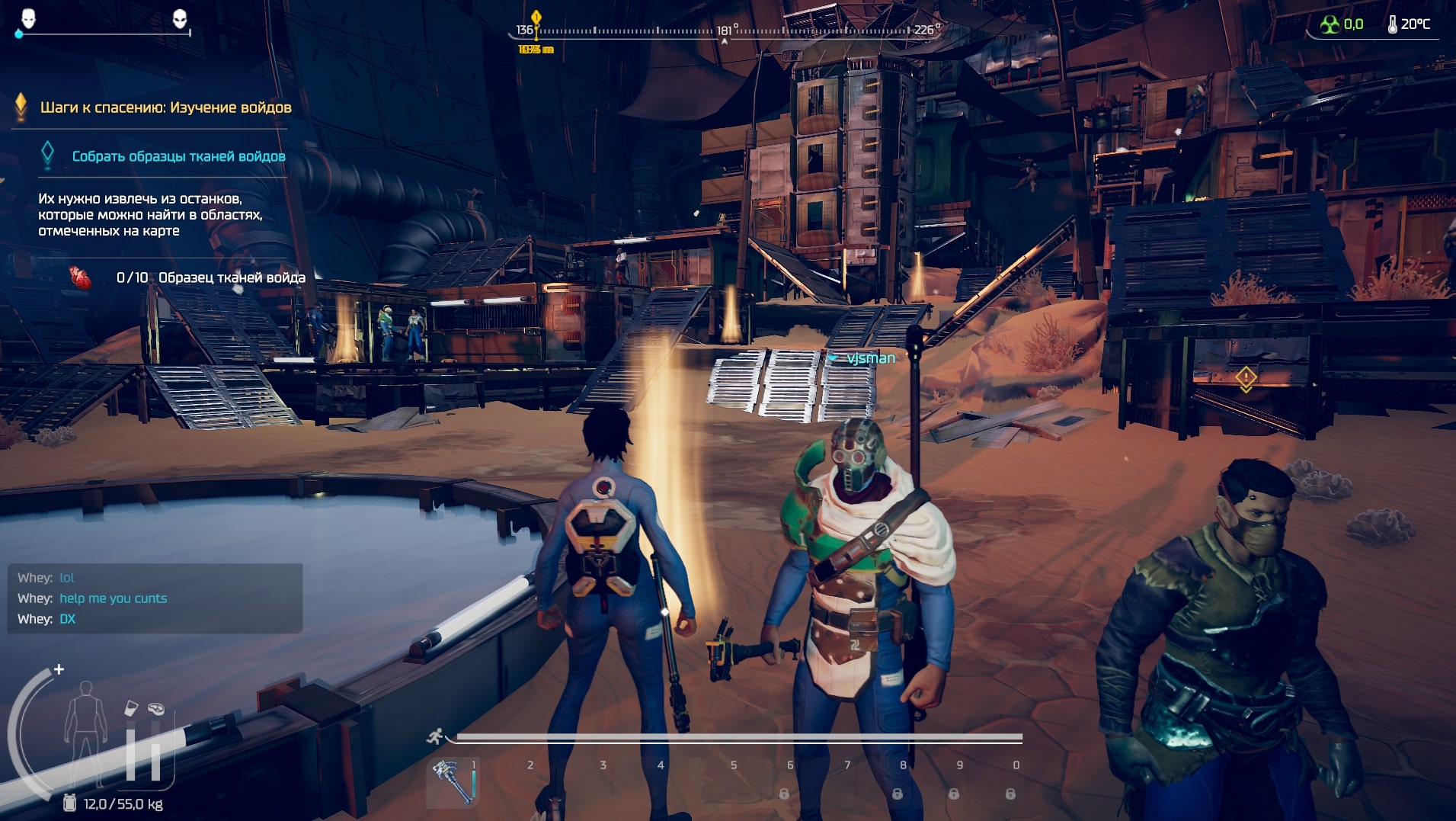This screenshot has height=821, width=1456.
Task: Click the yellow quest marker on the compass
Action: [x=536, y=18]
